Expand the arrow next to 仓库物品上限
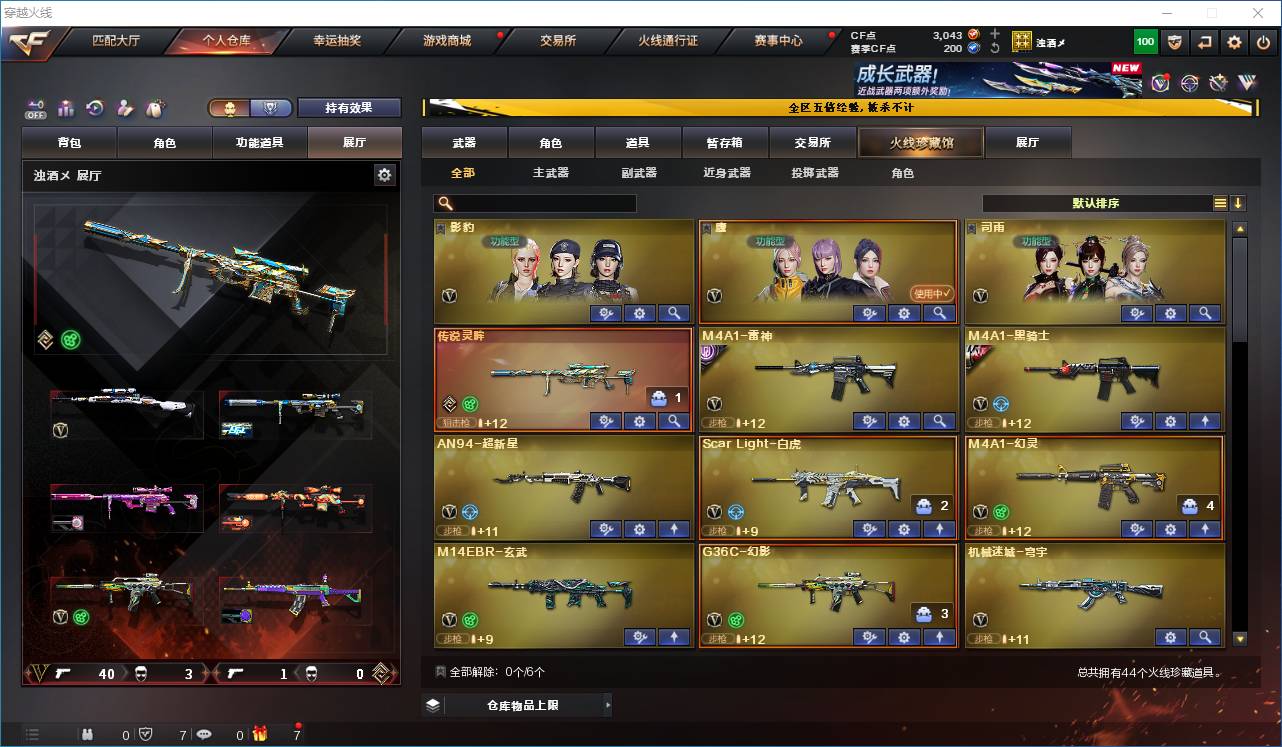This screenshot has height=747, width=1282. pyautogui.click(x=608, y=704)
